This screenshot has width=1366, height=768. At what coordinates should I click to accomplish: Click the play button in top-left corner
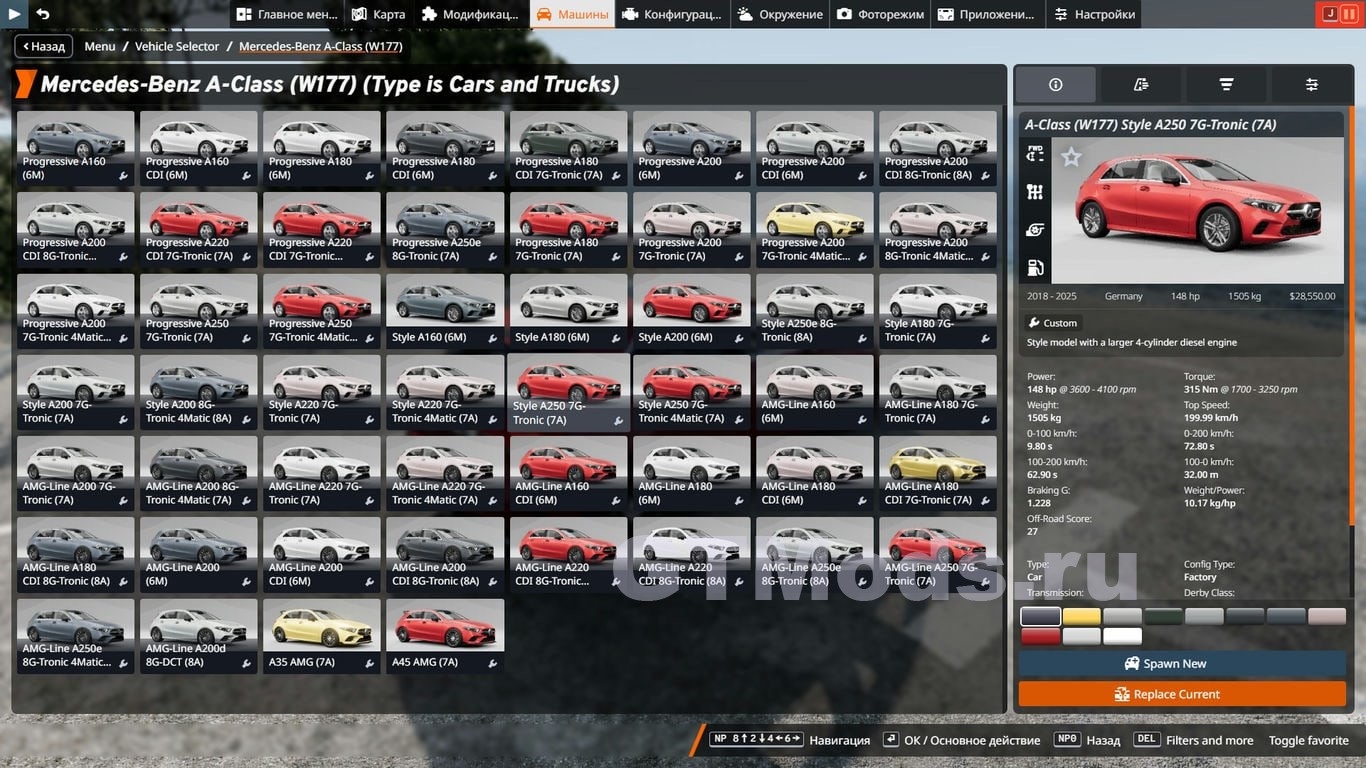15,14
